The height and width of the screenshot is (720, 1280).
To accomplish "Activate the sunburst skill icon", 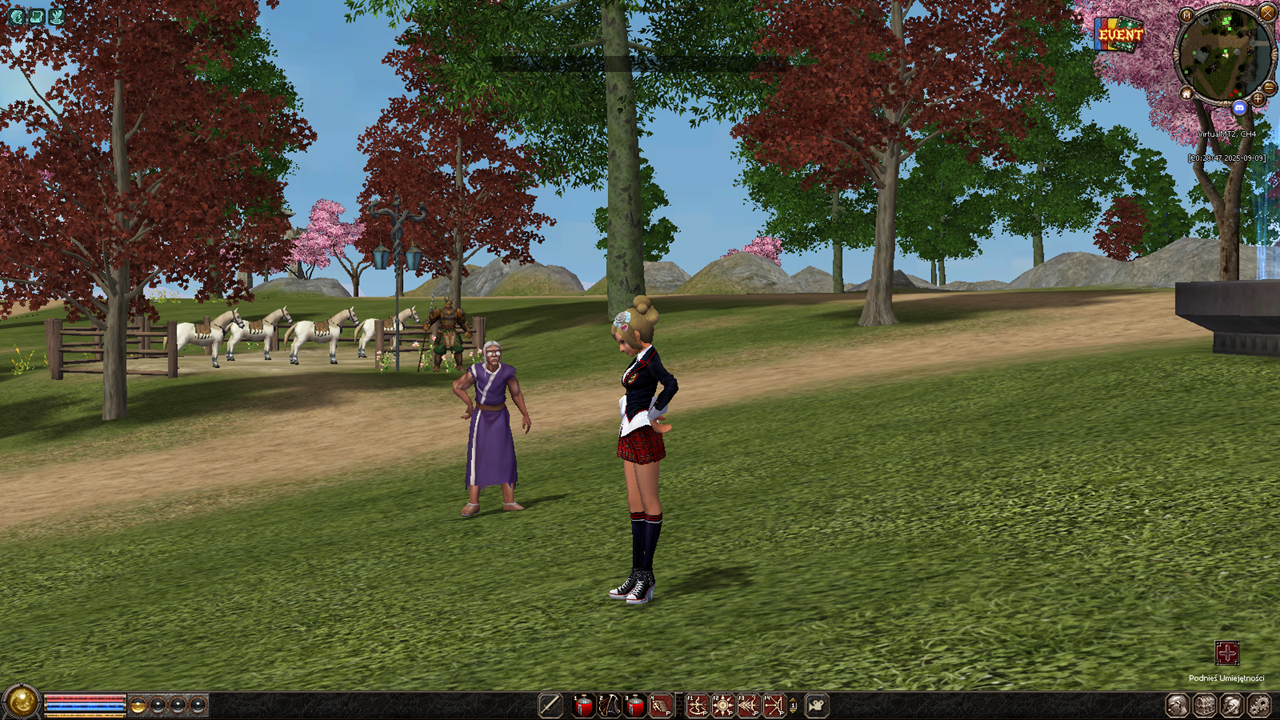I will 723,705.
